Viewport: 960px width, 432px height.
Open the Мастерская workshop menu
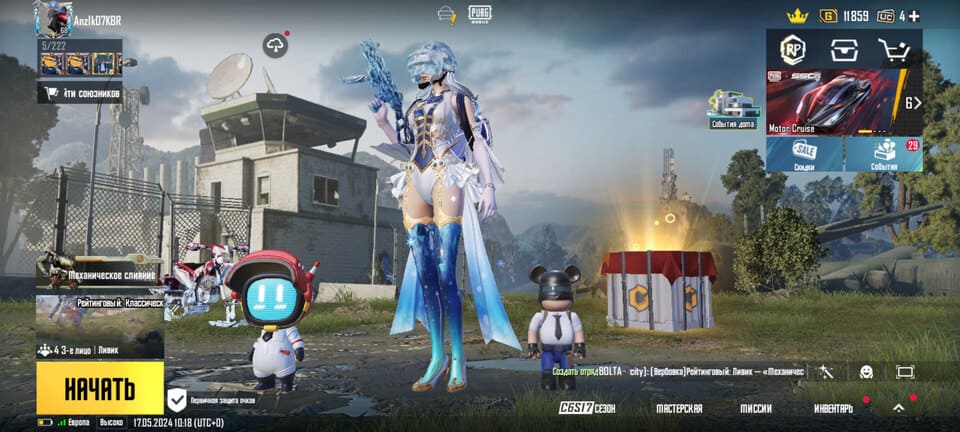coord(679,408)
